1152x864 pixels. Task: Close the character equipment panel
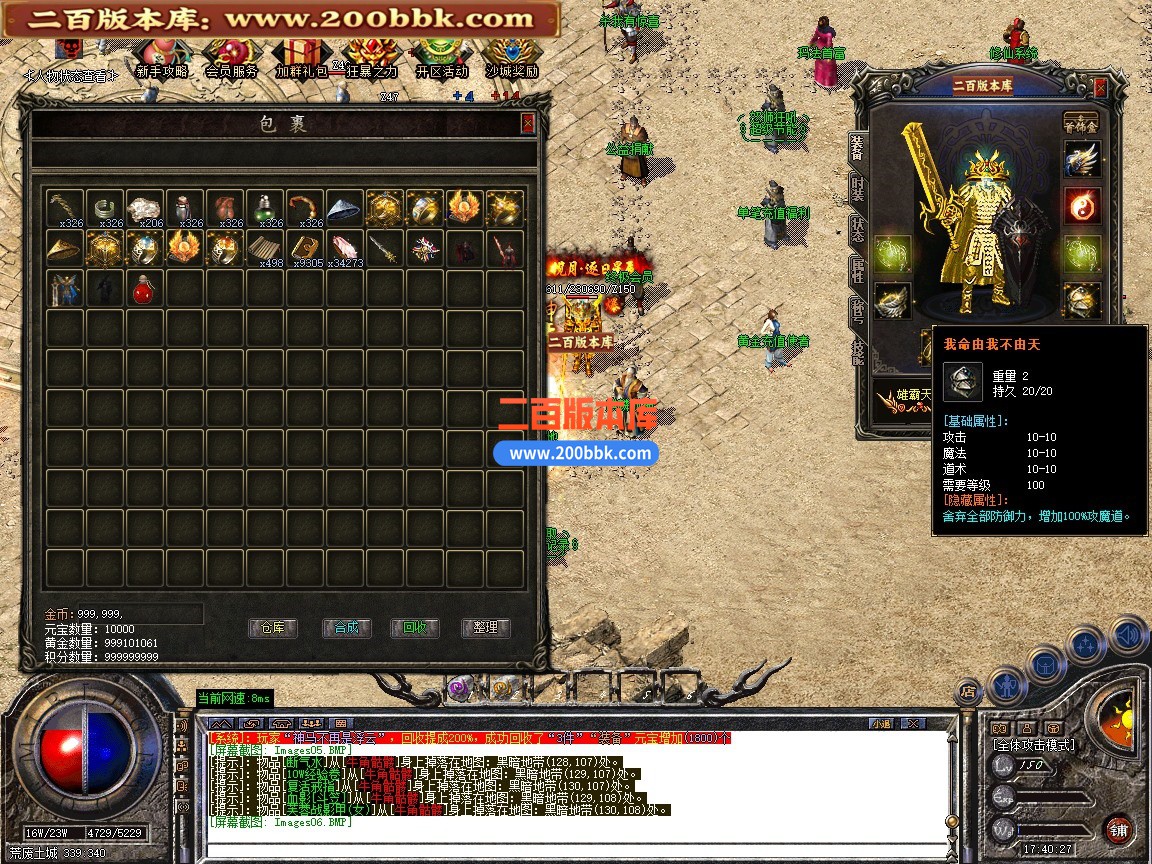click(x=1100, y=88)
